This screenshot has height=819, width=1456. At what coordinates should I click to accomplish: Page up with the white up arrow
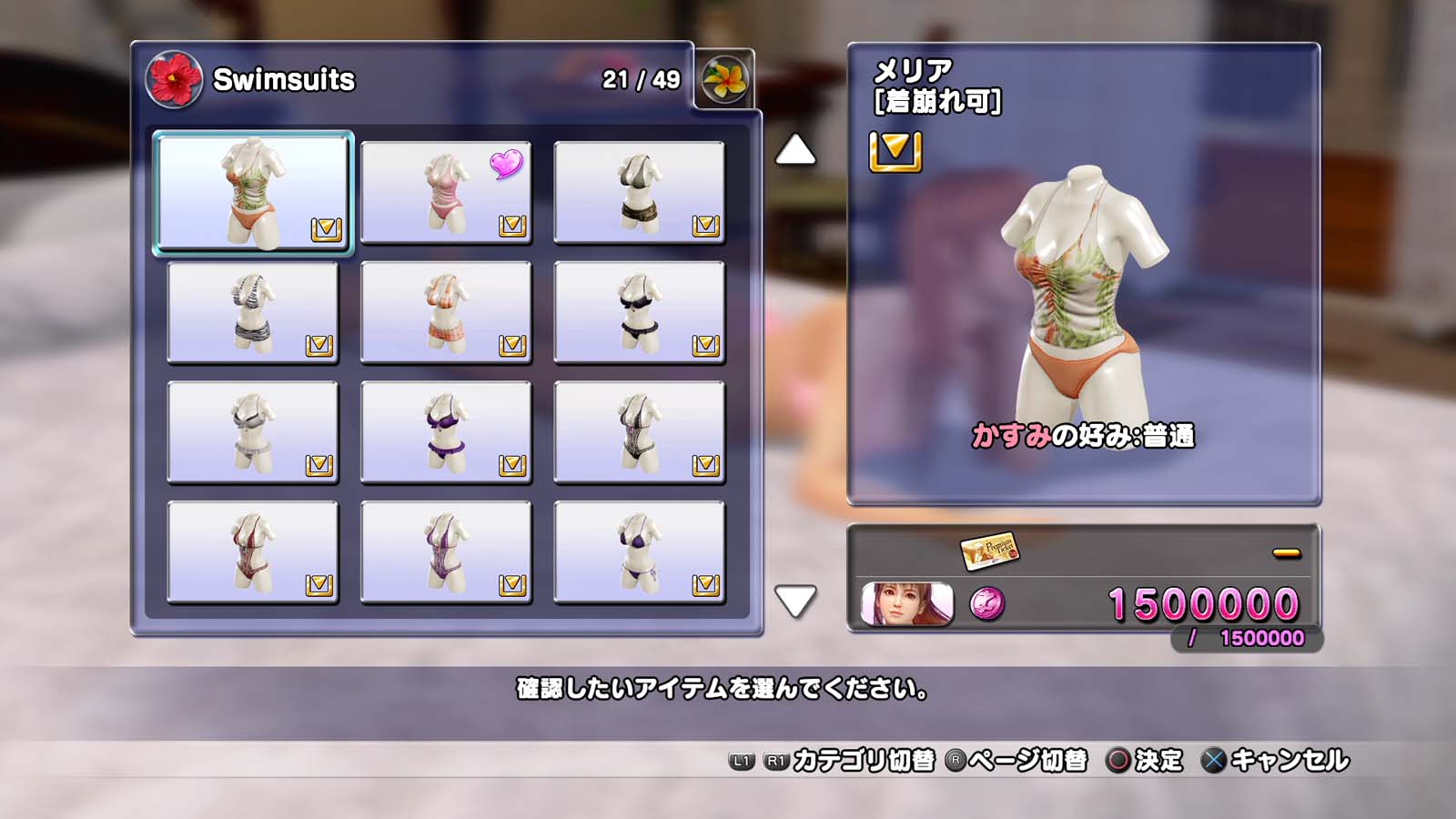[x=794, y=150]
